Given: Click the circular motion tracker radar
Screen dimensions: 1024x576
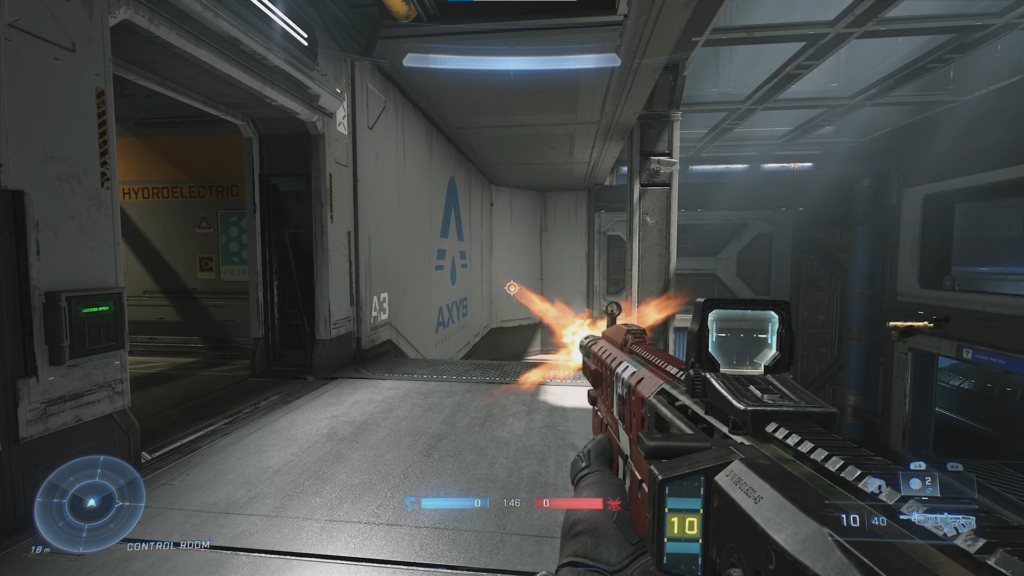Looking at the screenshot, I should (x=89, y=503).
